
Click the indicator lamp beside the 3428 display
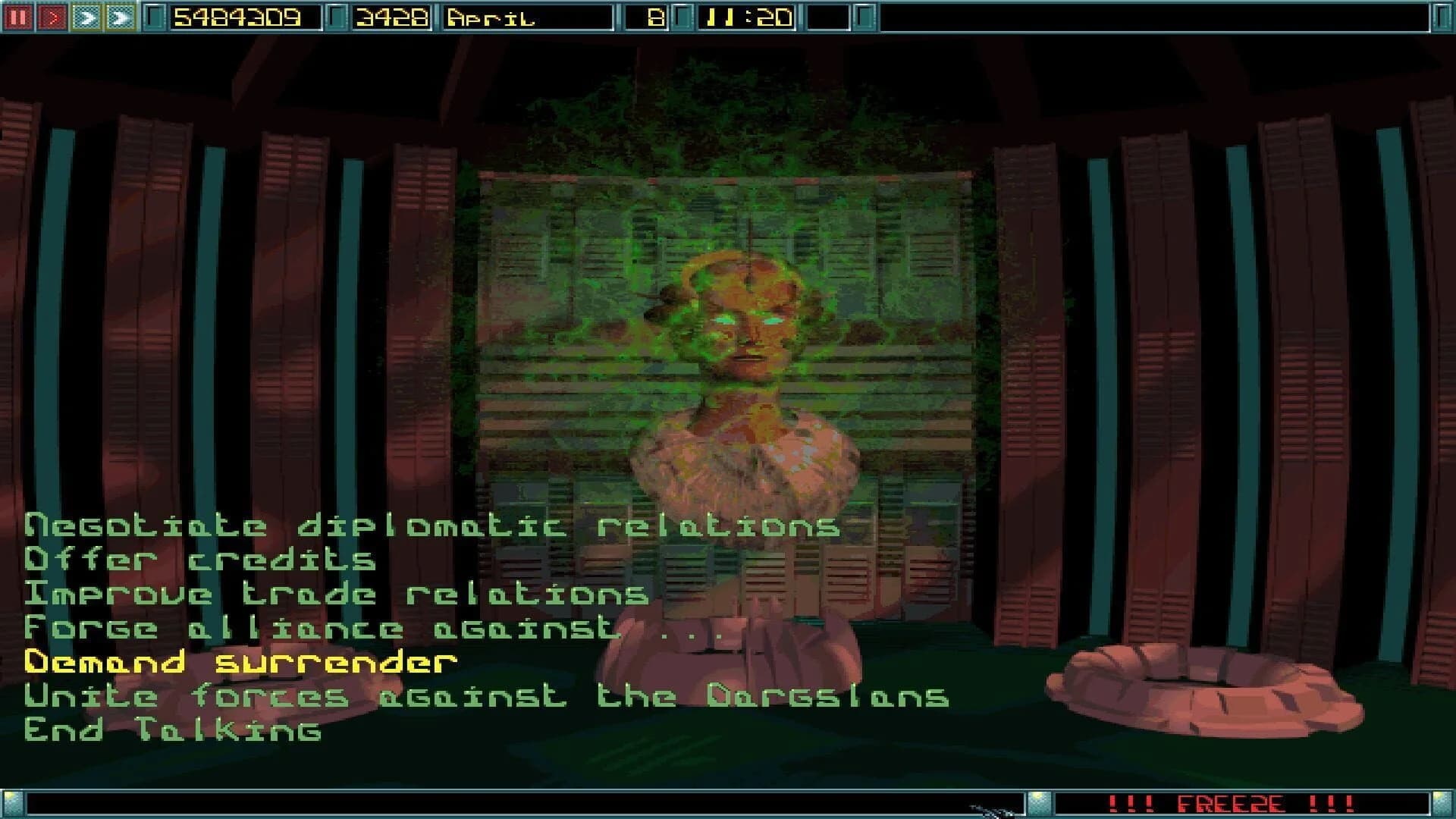point(337,15)
